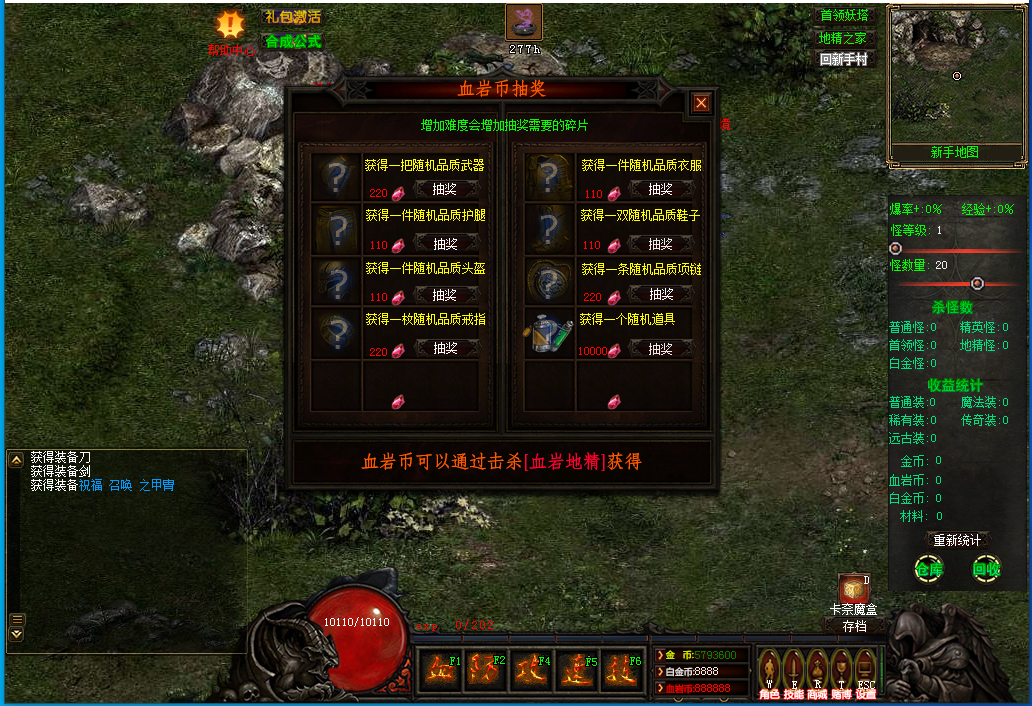Save the game with 存档 button

[x=854, y=626]
